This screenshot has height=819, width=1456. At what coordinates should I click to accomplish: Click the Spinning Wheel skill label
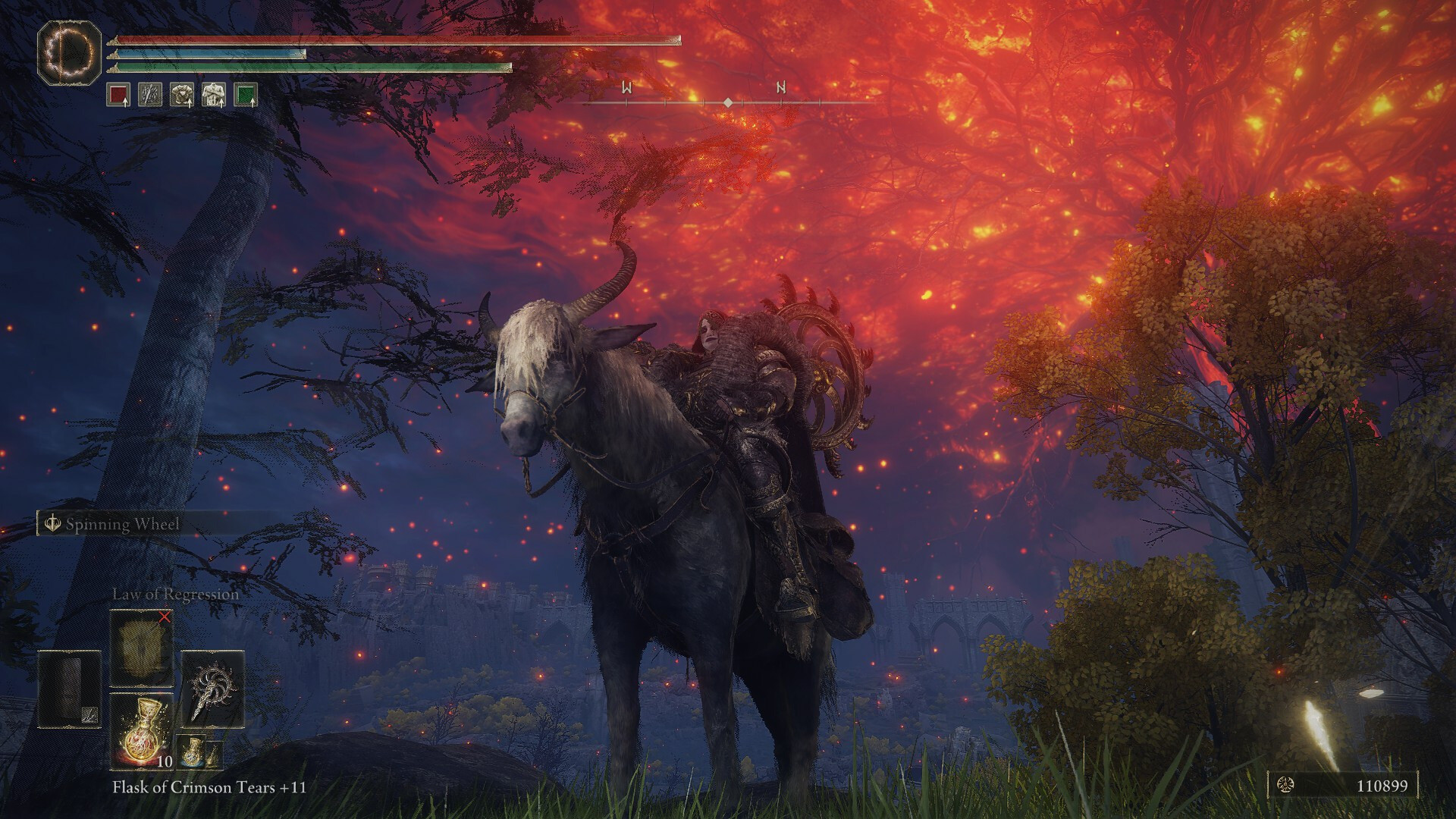tap(121, 524)
